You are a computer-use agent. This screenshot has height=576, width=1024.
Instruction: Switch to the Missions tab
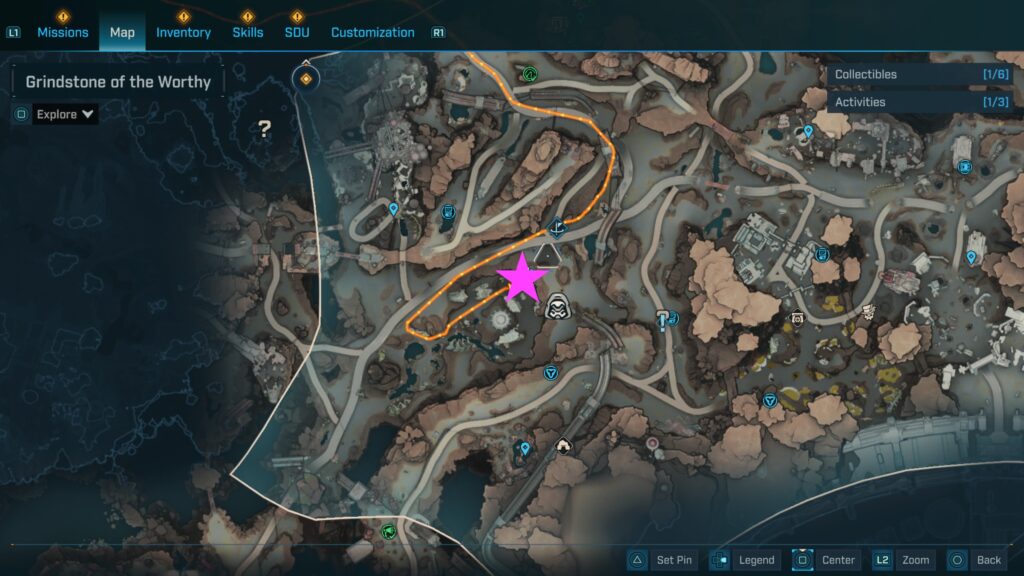point(62,32)
